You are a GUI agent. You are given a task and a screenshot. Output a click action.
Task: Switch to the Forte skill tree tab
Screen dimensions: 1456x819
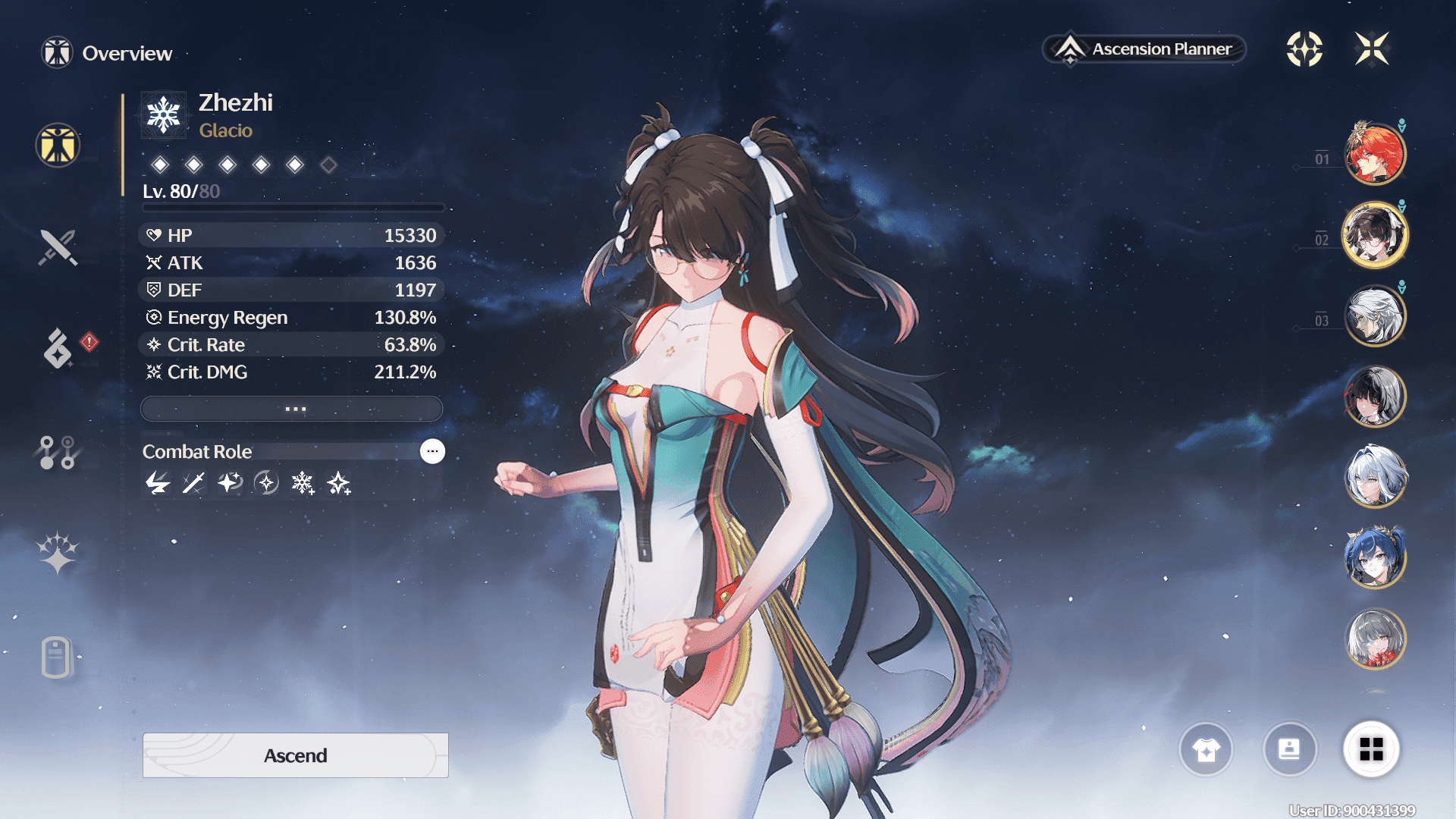pos(57,453)
